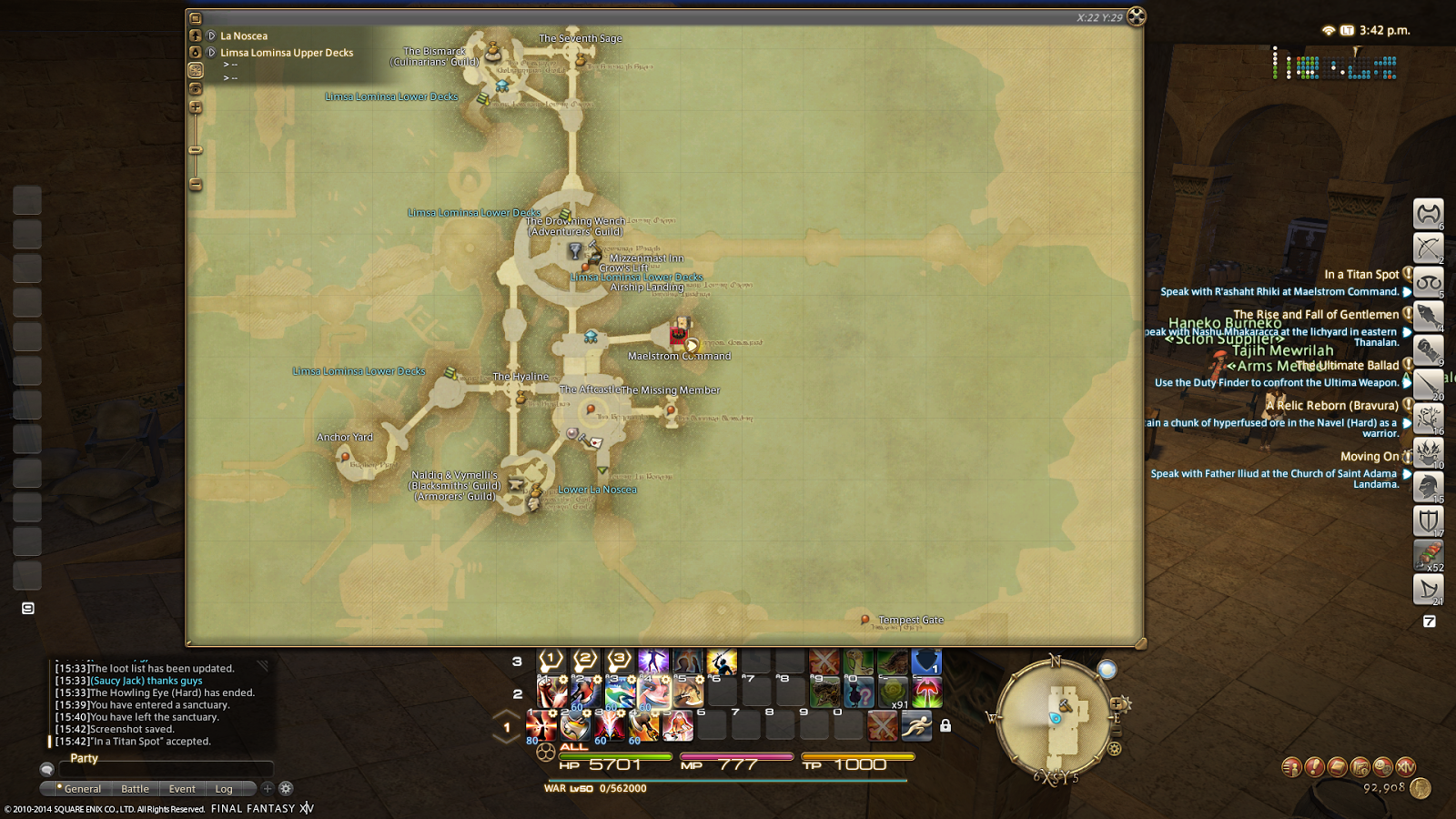
Task: Toggle marker visibility with the eye icon
Action: [196, 88]
